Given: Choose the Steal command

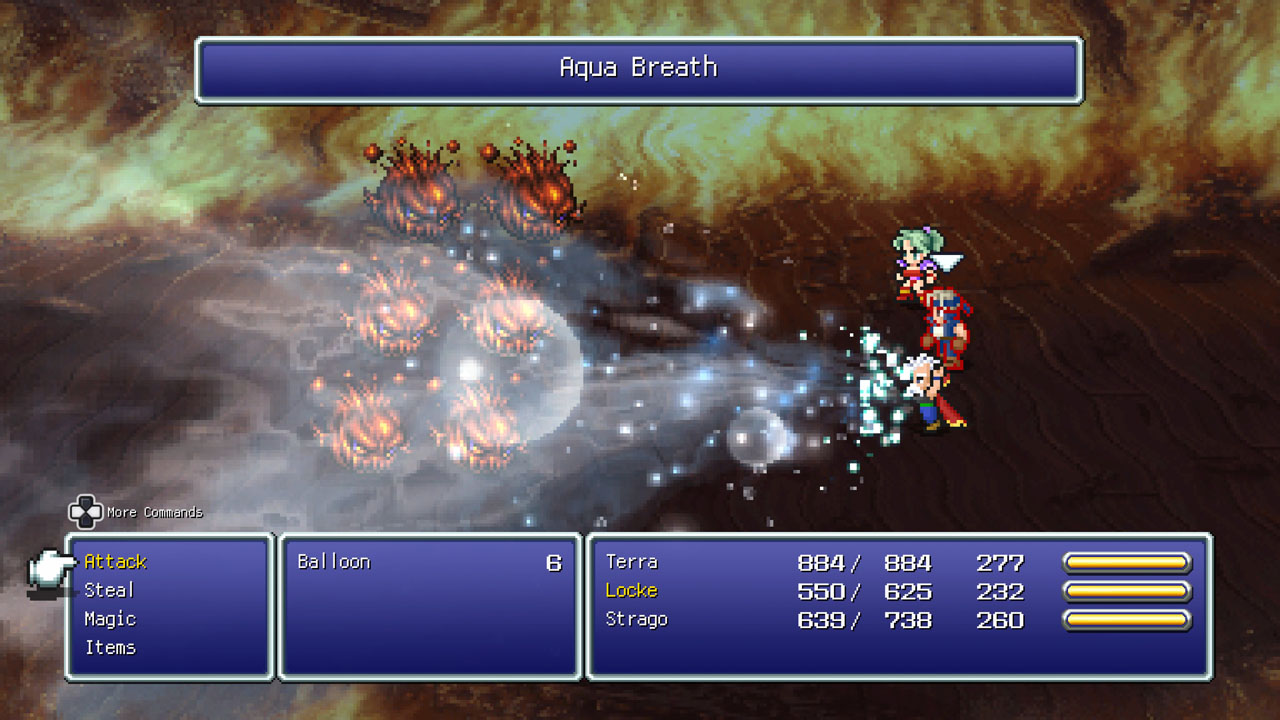Looking at the screenshot, I should (109, 591).
